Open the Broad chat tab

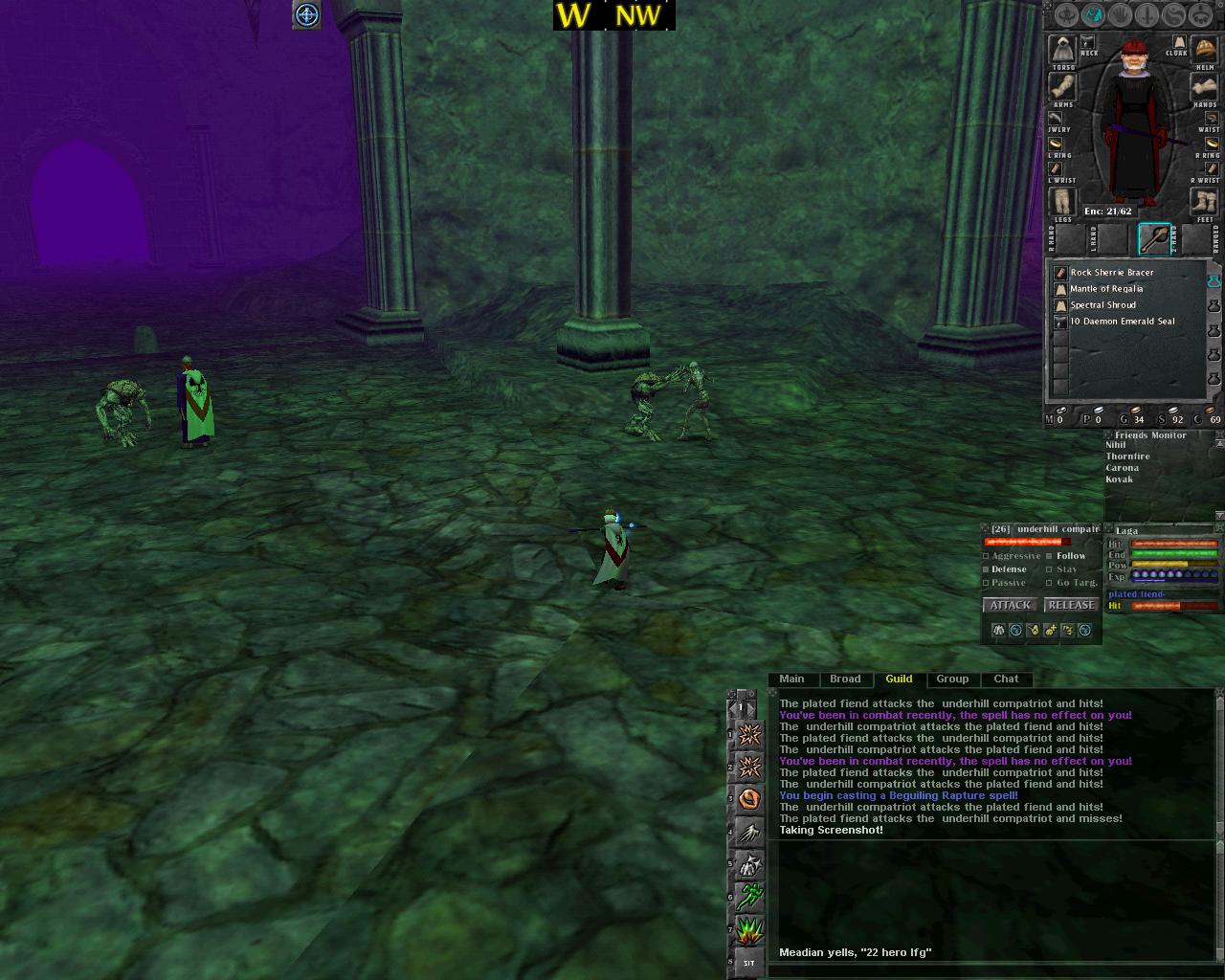click(x=845, y=679)
